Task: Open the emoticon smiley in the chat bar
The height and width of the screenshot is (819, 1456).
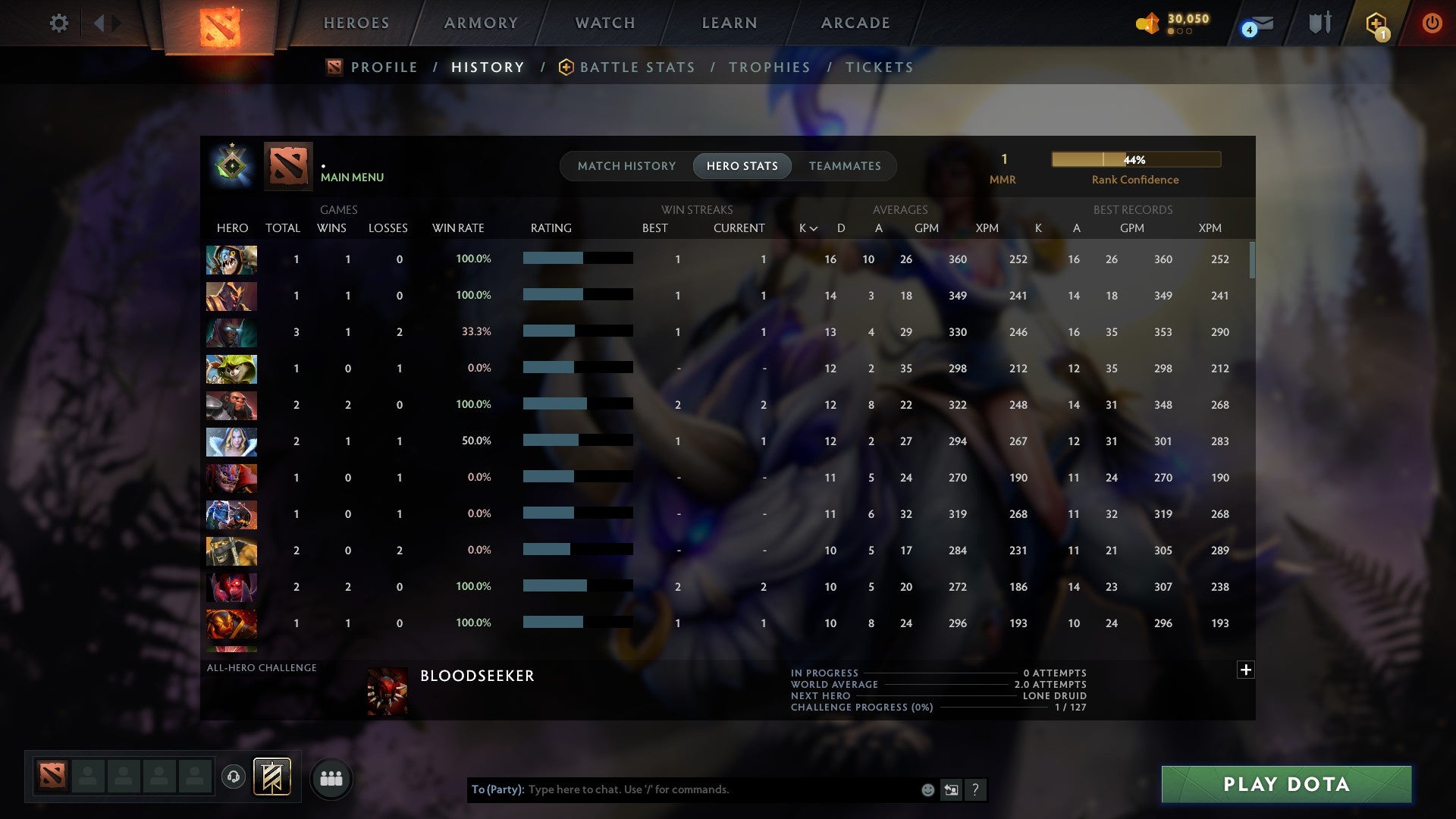Action: coord(927,789)
